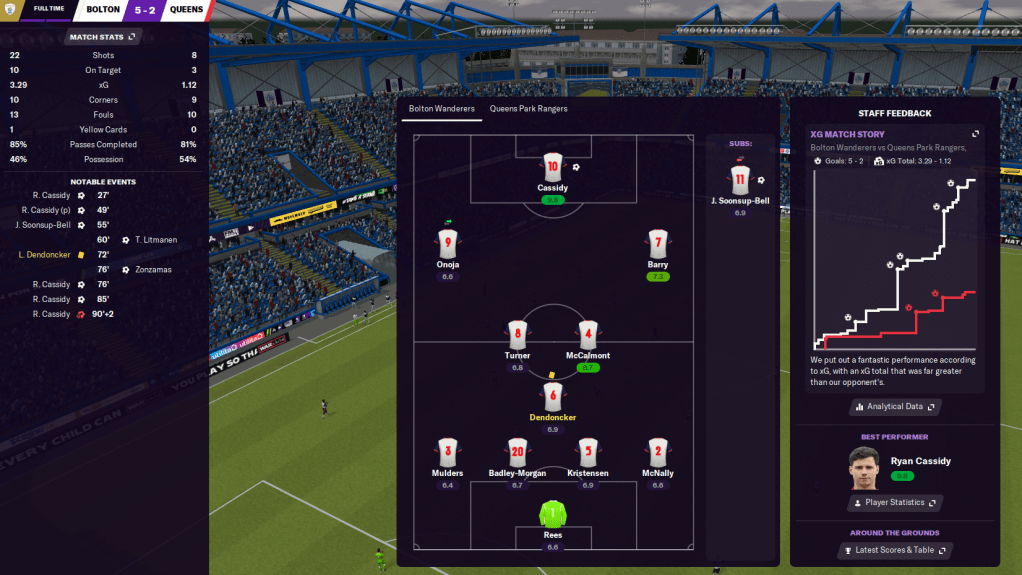1022x575 pixels.
Task: Select substitute J. Soonsup-Bell
Action: (x=740, y=182)
